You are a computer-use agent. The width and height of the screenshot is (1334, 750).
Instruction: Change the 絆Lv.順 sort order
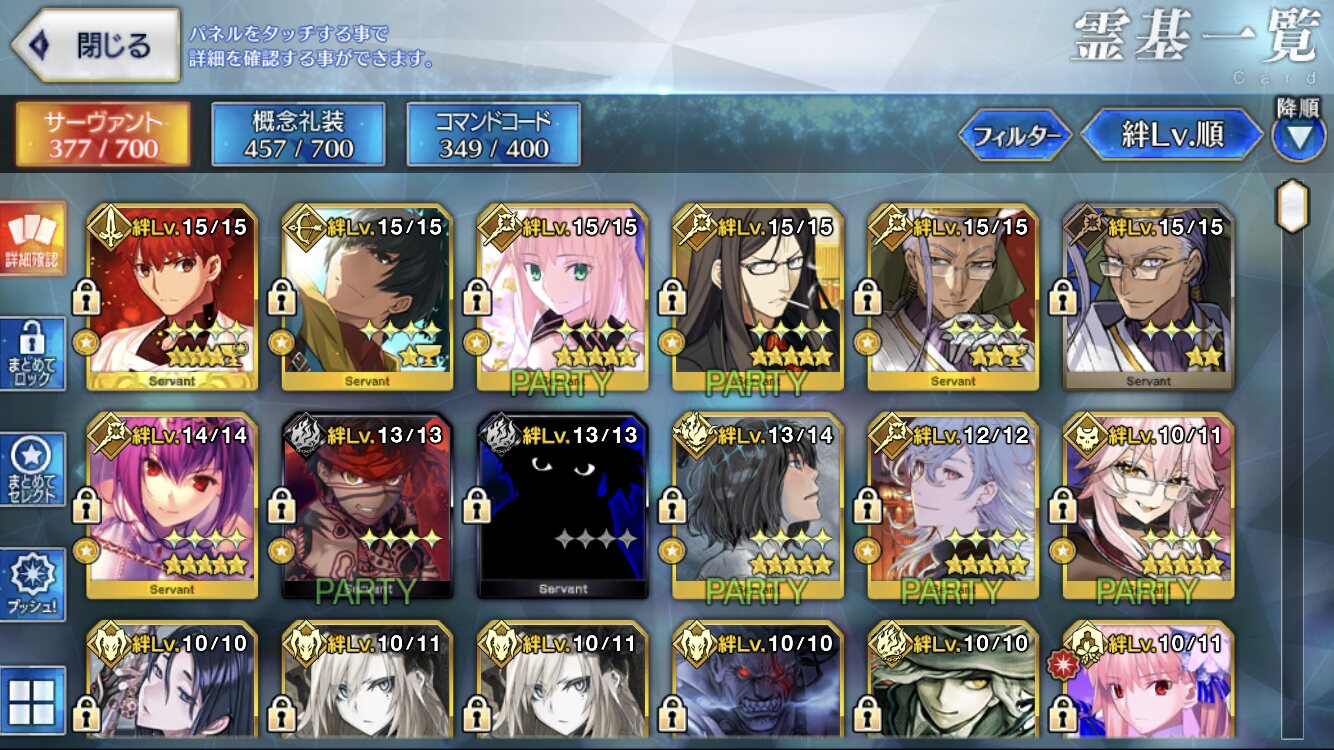click(x=1172, y=135)
